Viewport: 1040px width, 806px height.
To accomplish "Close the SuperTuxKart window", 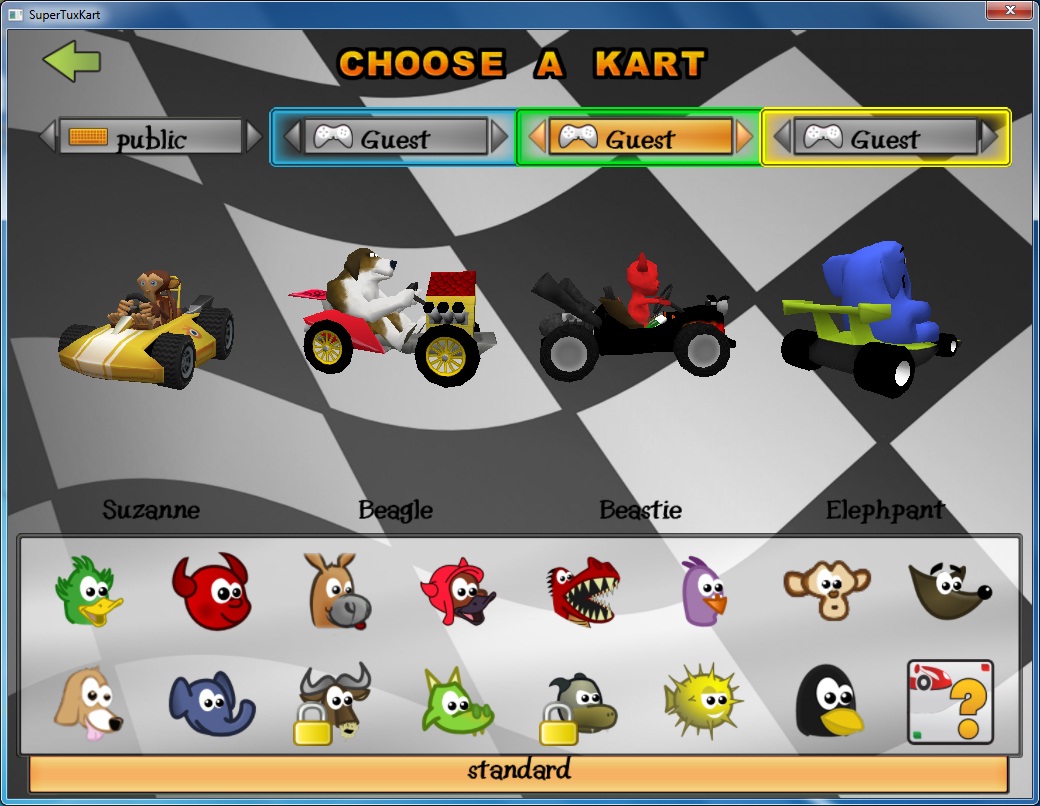I will tap(1009, 11).
